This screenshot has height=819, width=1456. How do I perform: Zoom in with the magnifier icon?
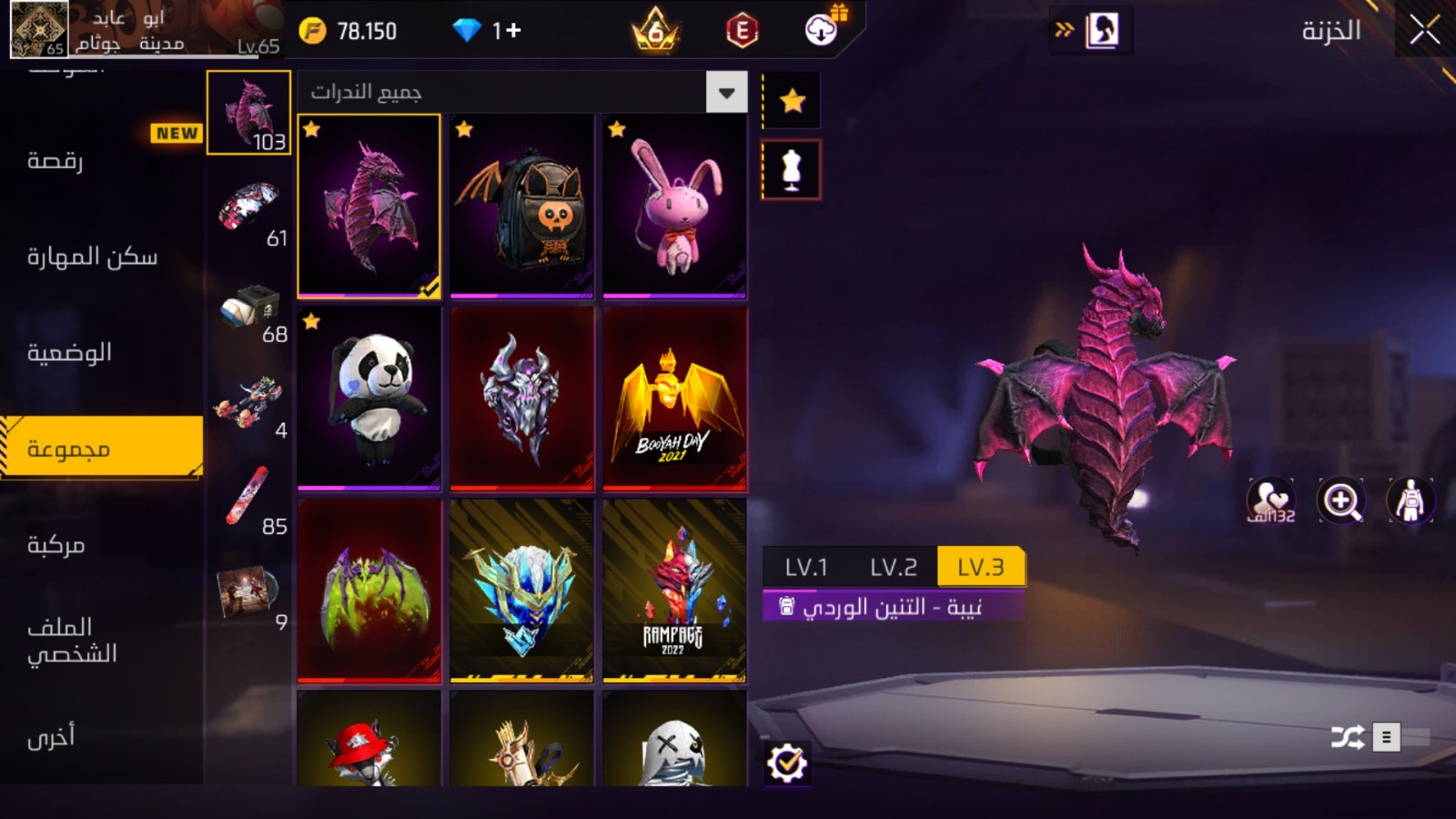click(x=1341, y=500)
